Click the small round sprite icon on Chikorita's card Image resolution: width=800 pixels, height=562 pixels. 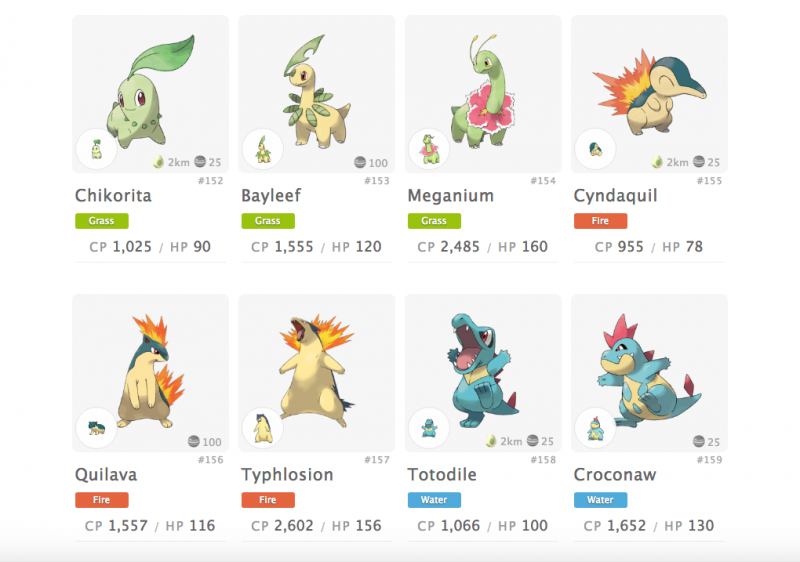(96, 149)
